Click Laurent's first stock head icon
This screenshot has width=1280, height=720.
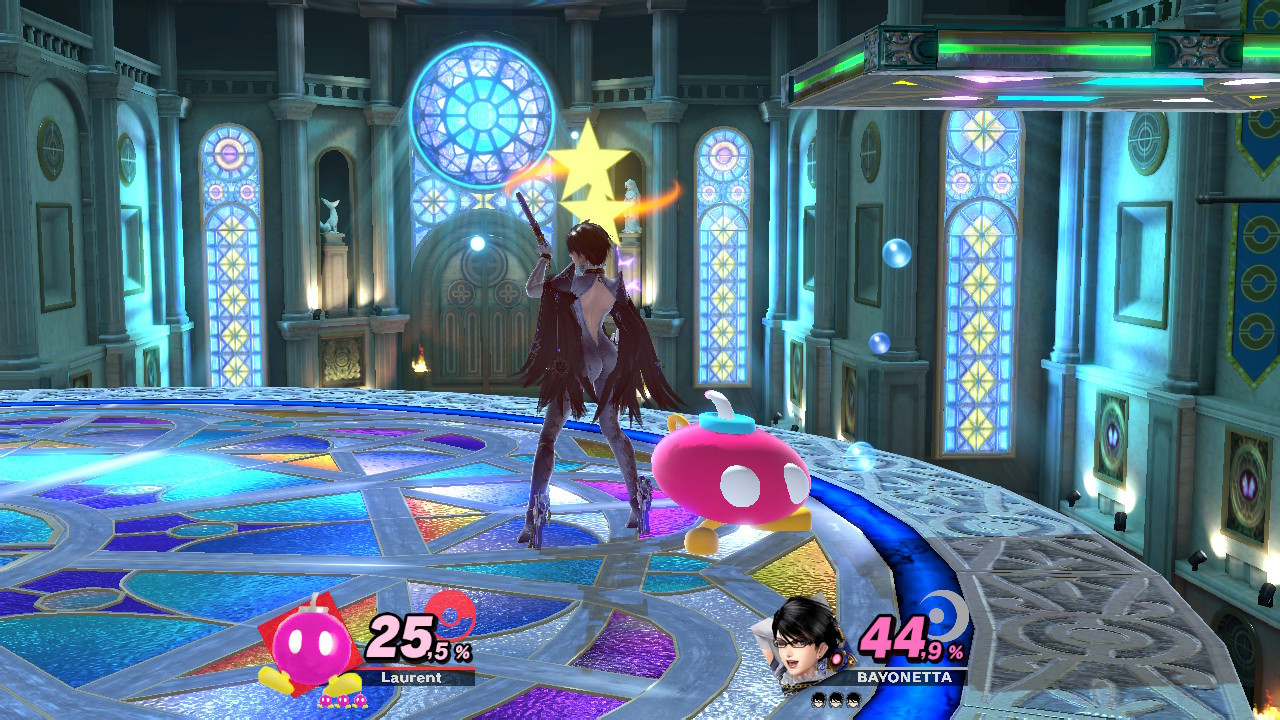point(326,701)
